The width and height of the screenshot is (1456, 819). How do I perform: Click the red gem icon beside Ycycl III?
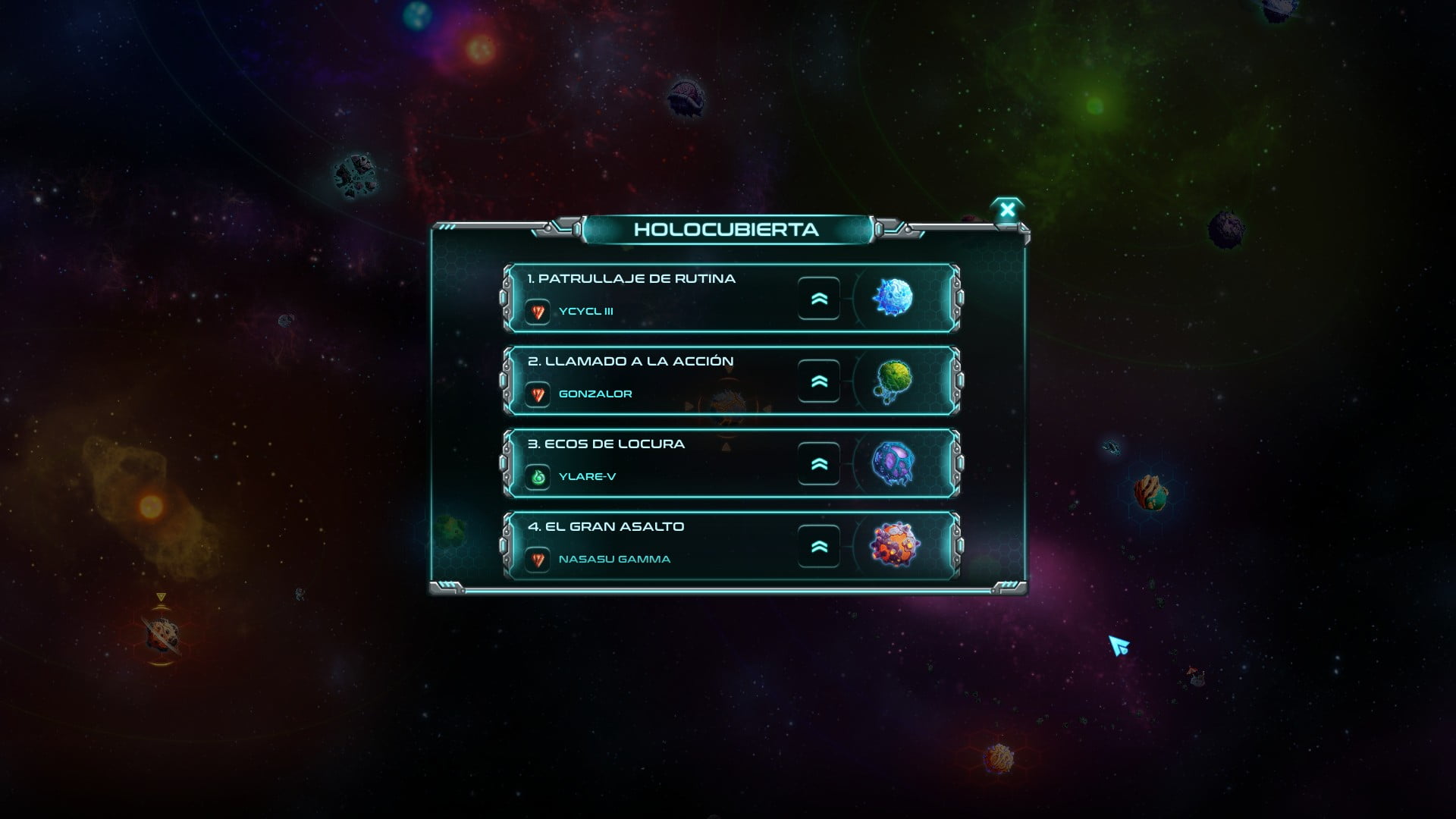pos(538,312)
